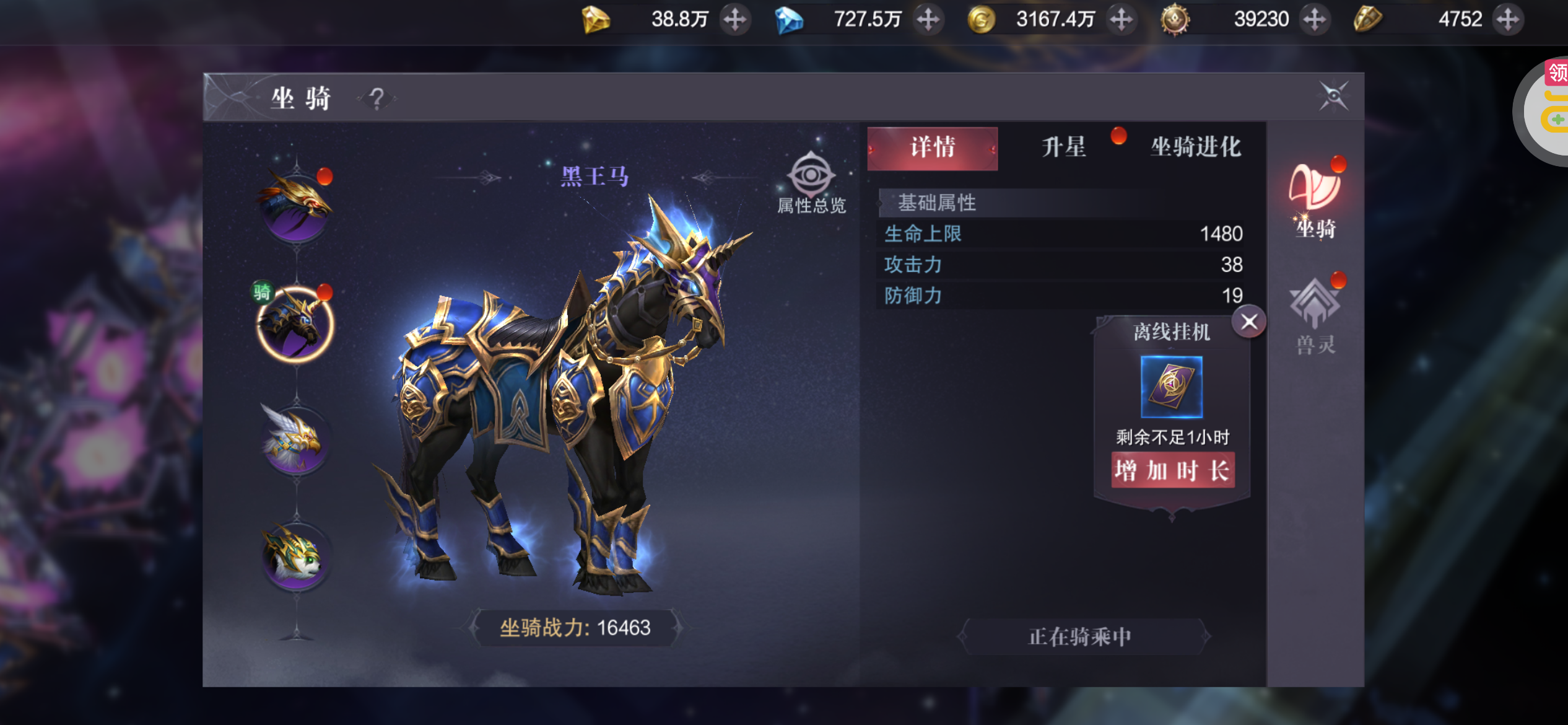Switch to the 坐骑进化 evolution tab
Image resolution: width=1568 pixels, height=725 pixels.
click(1195, 148)
